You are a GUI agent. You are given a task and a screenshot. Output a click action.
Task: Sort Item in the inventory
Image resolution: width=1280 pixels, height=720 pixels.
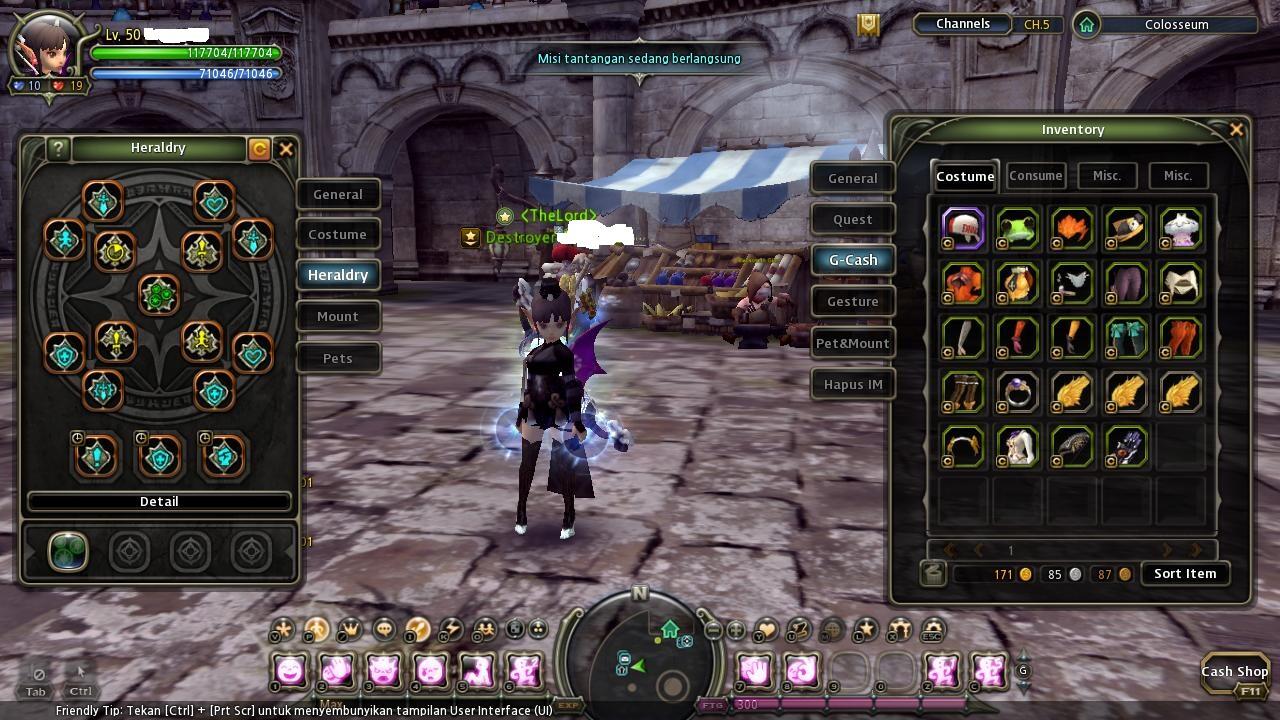click(1184, 574)
